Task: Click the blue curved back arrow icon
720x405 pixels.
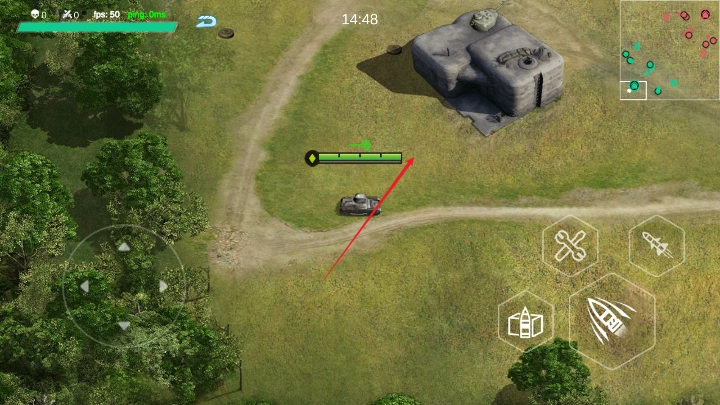Action: click(x=207, y=21)
